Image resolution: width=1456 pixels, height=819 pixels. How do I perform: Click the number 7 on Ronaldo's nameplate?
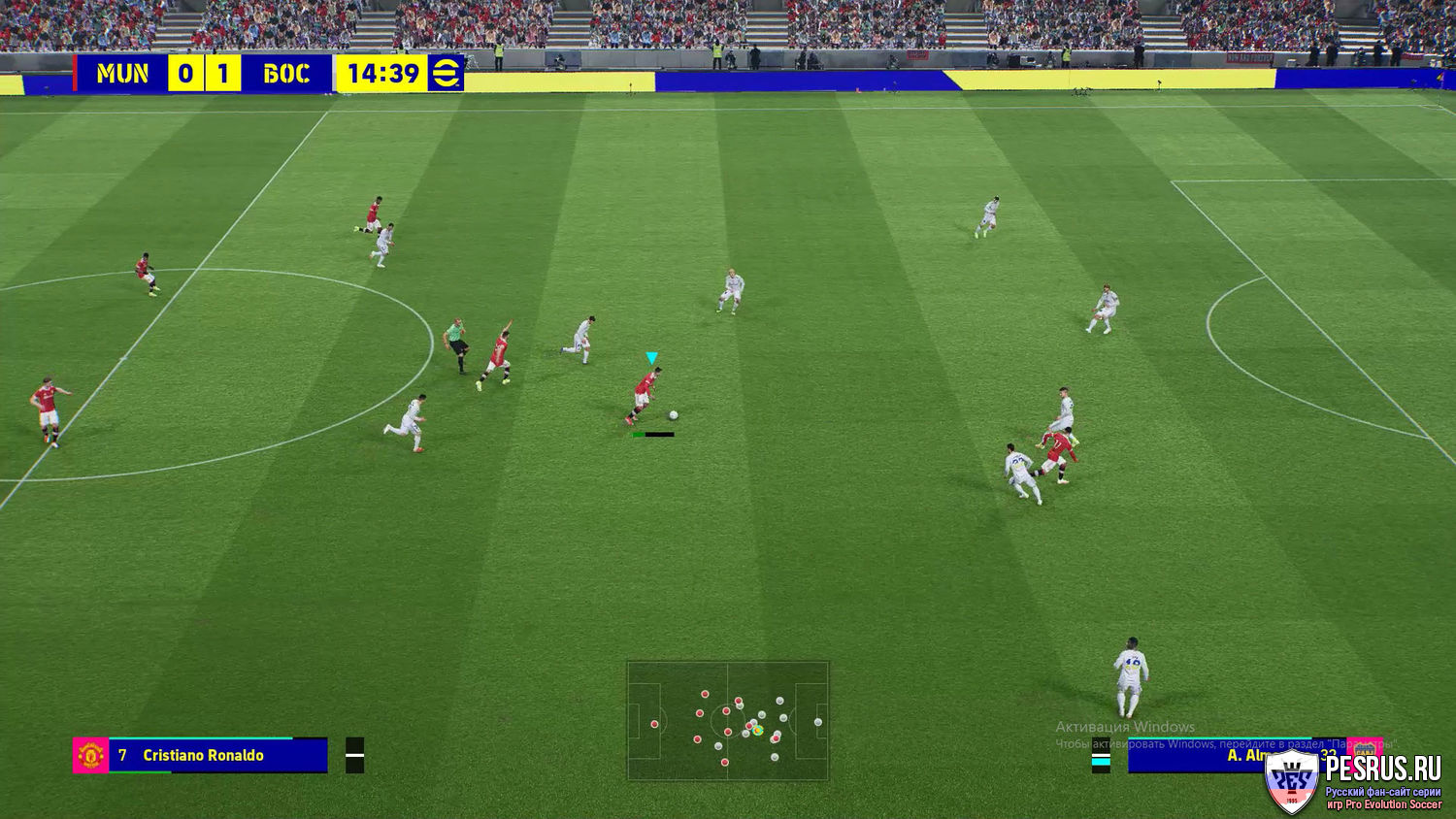120,755
